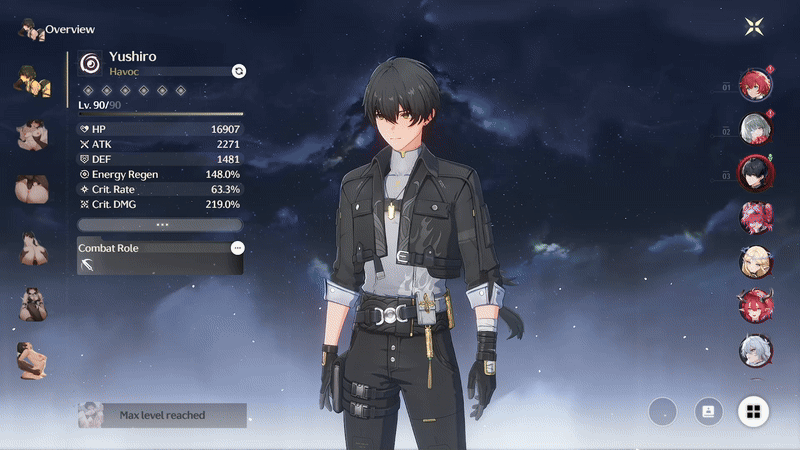Pick the blonde character portrait

tap(755, 261)
